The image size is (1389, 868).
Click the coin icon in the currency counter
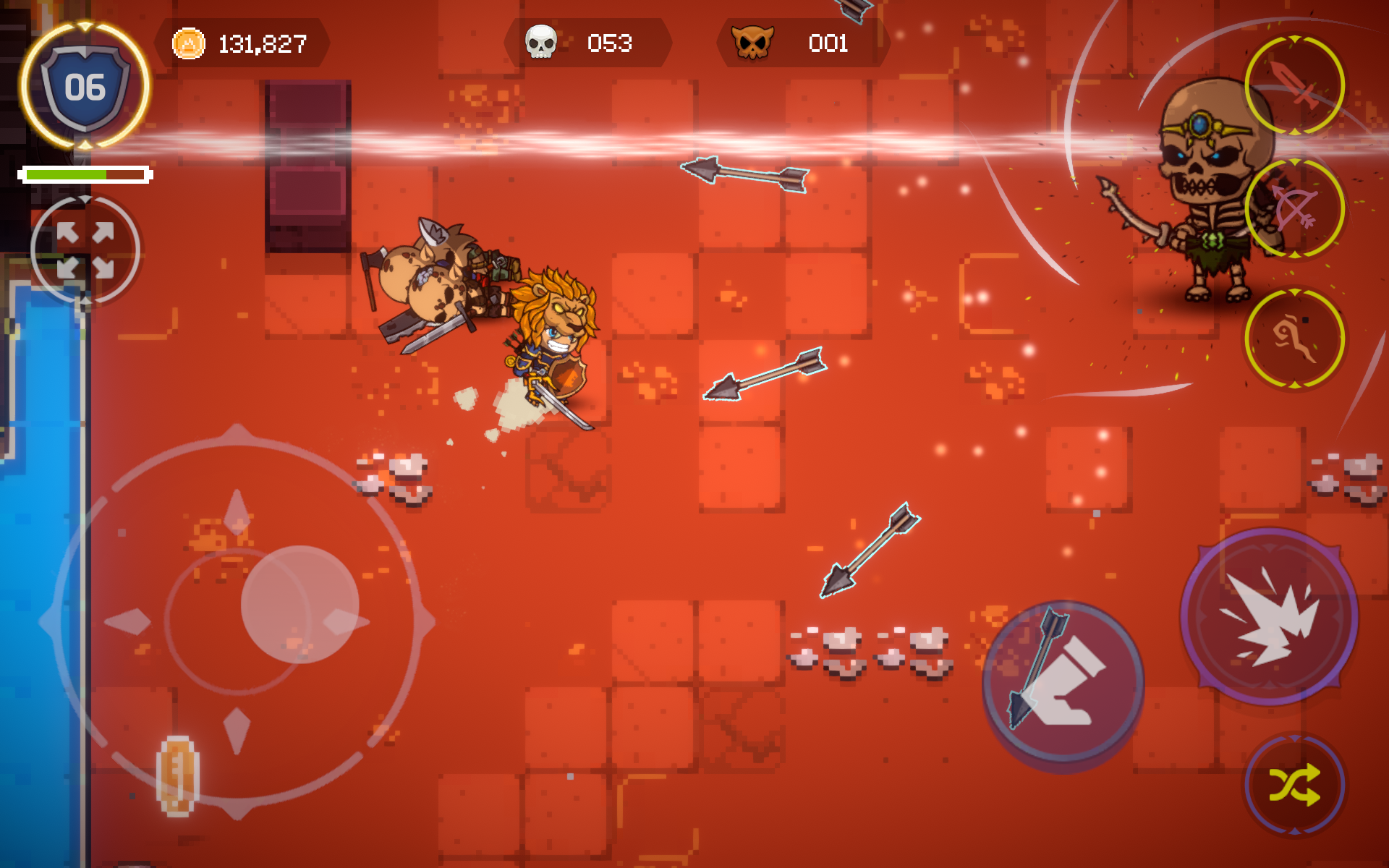(190, 43)
